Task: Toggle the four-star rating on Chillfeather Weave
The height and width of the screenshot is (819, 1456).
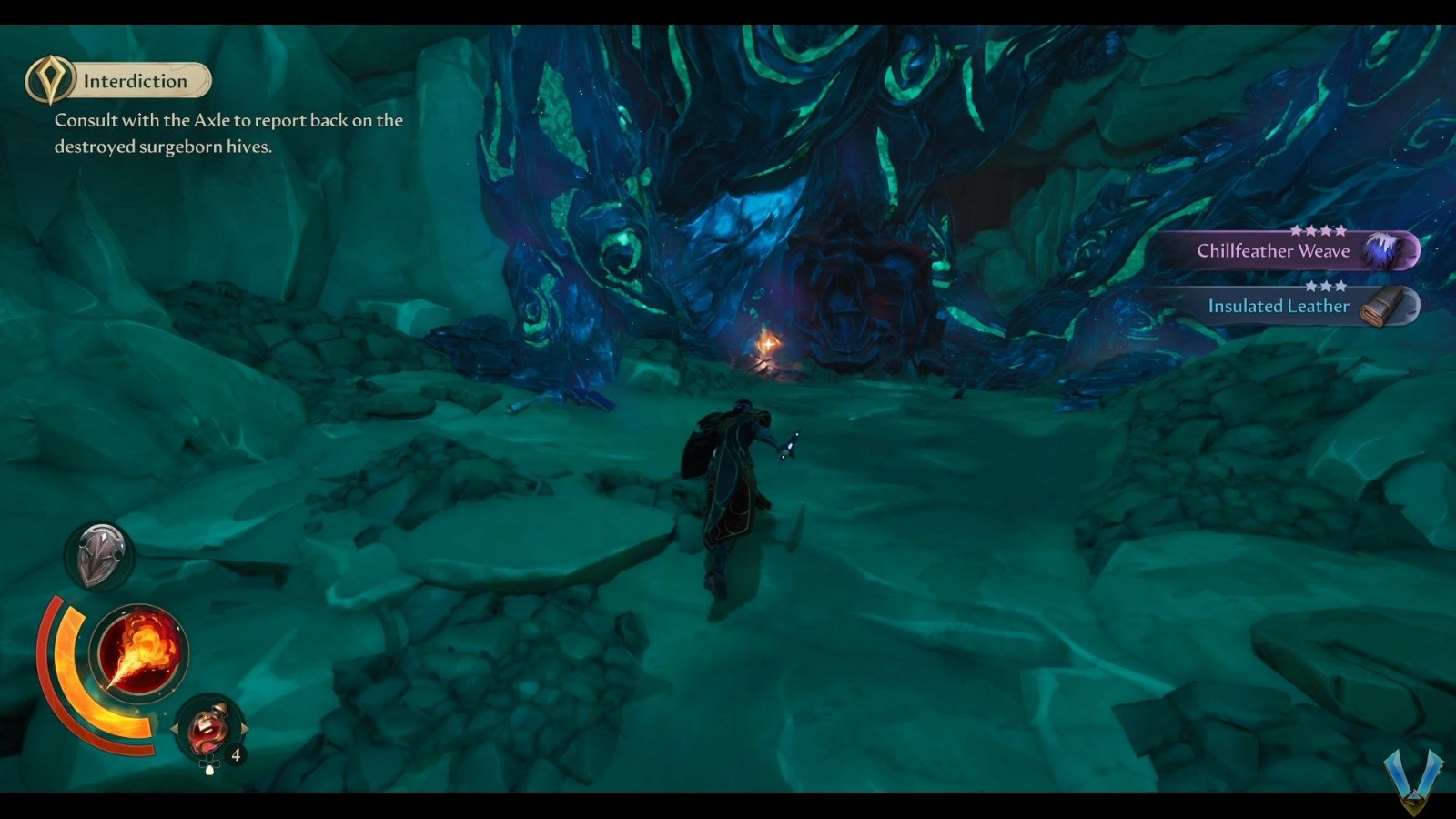Action: (x=1319, y=232)
